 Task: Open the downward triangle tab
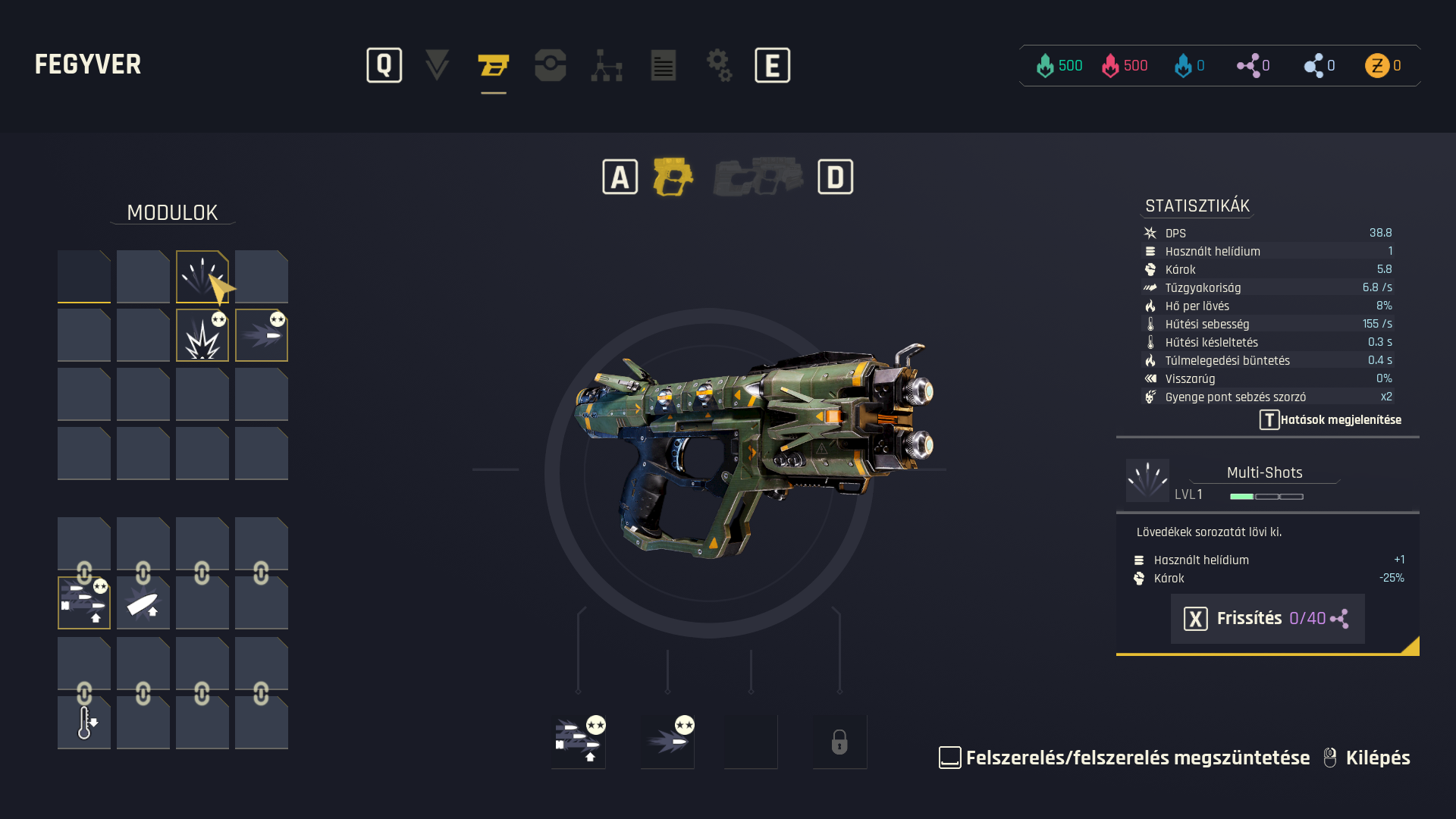[437, 65]
